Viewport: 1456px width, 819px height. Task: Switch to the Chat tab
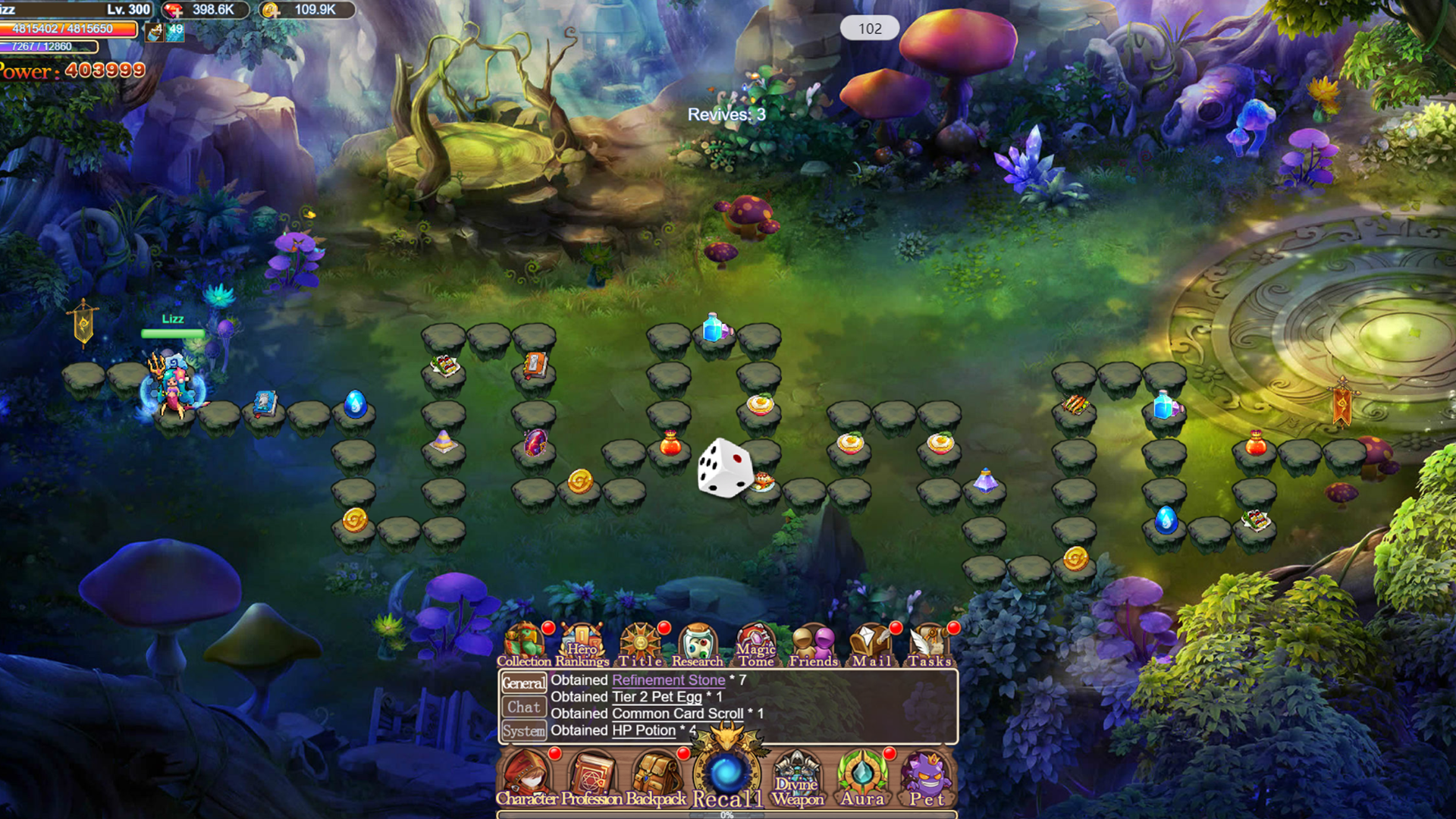coord(525,707)
